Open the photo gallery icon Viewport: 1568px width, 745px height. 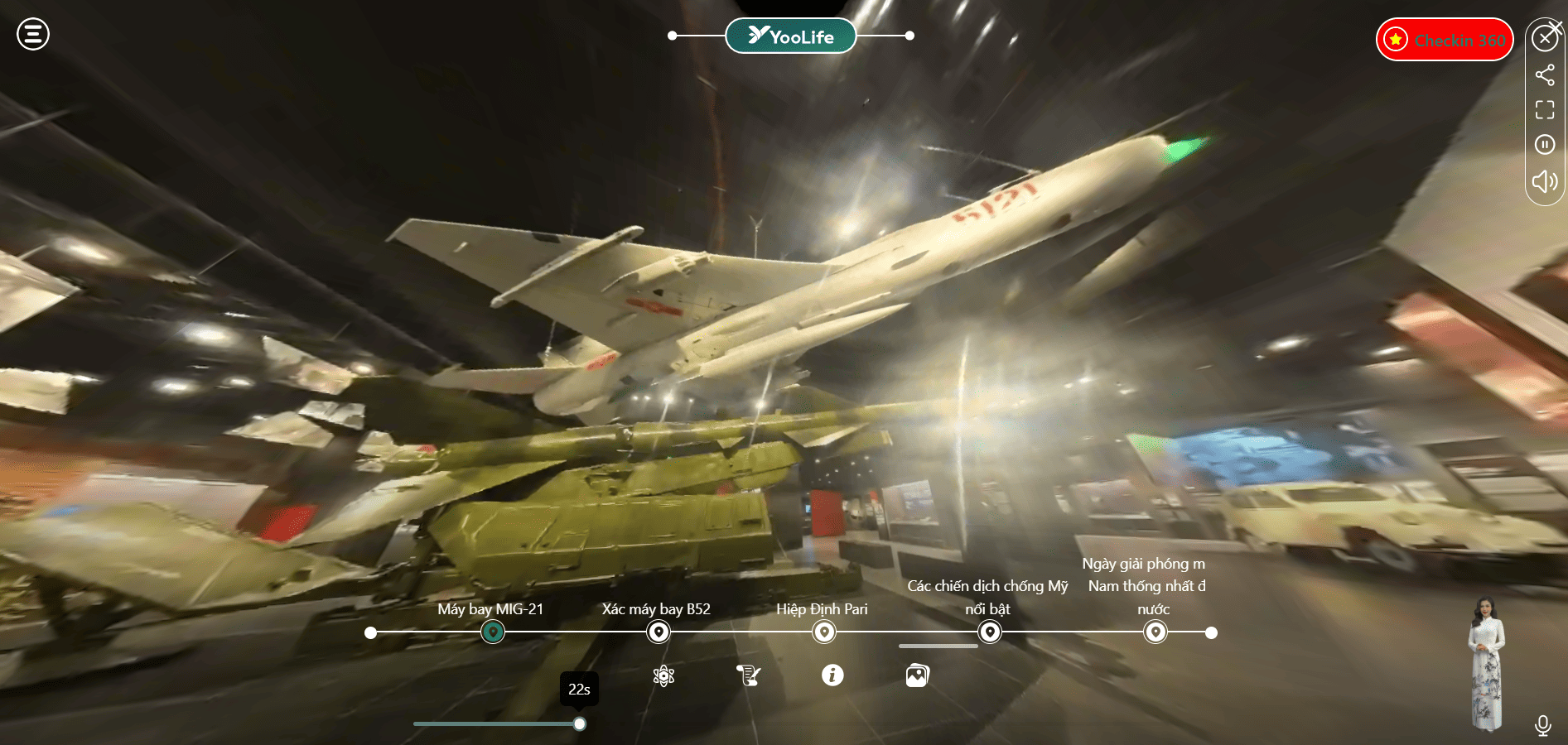[x=917, y=675]
